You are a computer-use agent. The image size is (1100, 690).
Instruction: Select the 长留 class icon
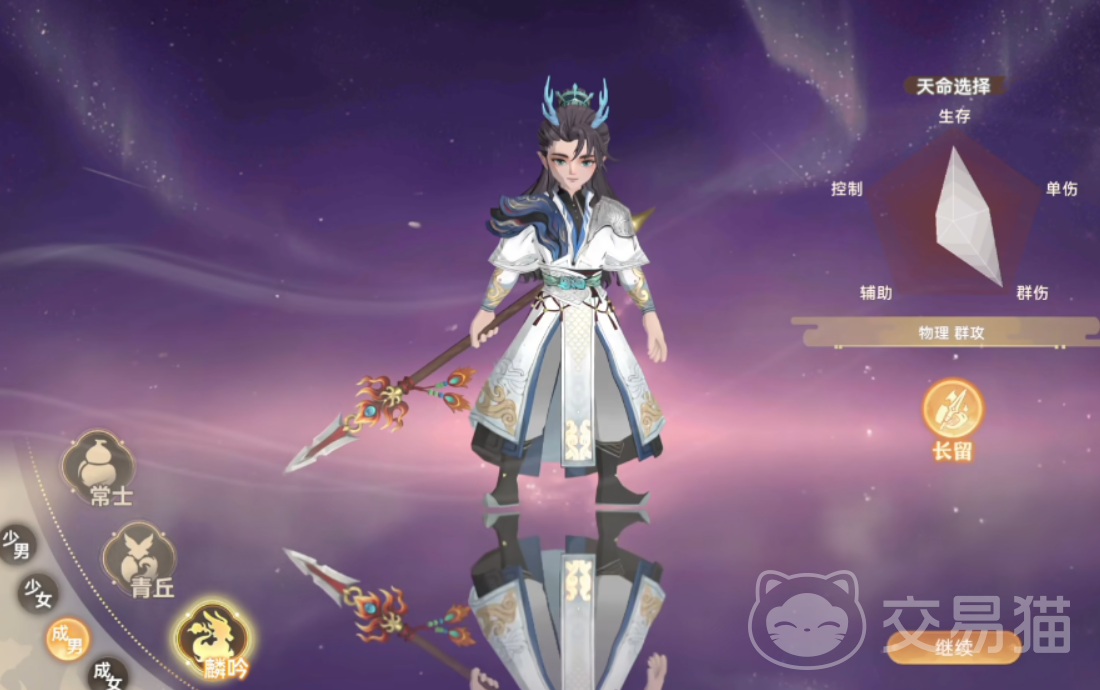click(952, 410)
